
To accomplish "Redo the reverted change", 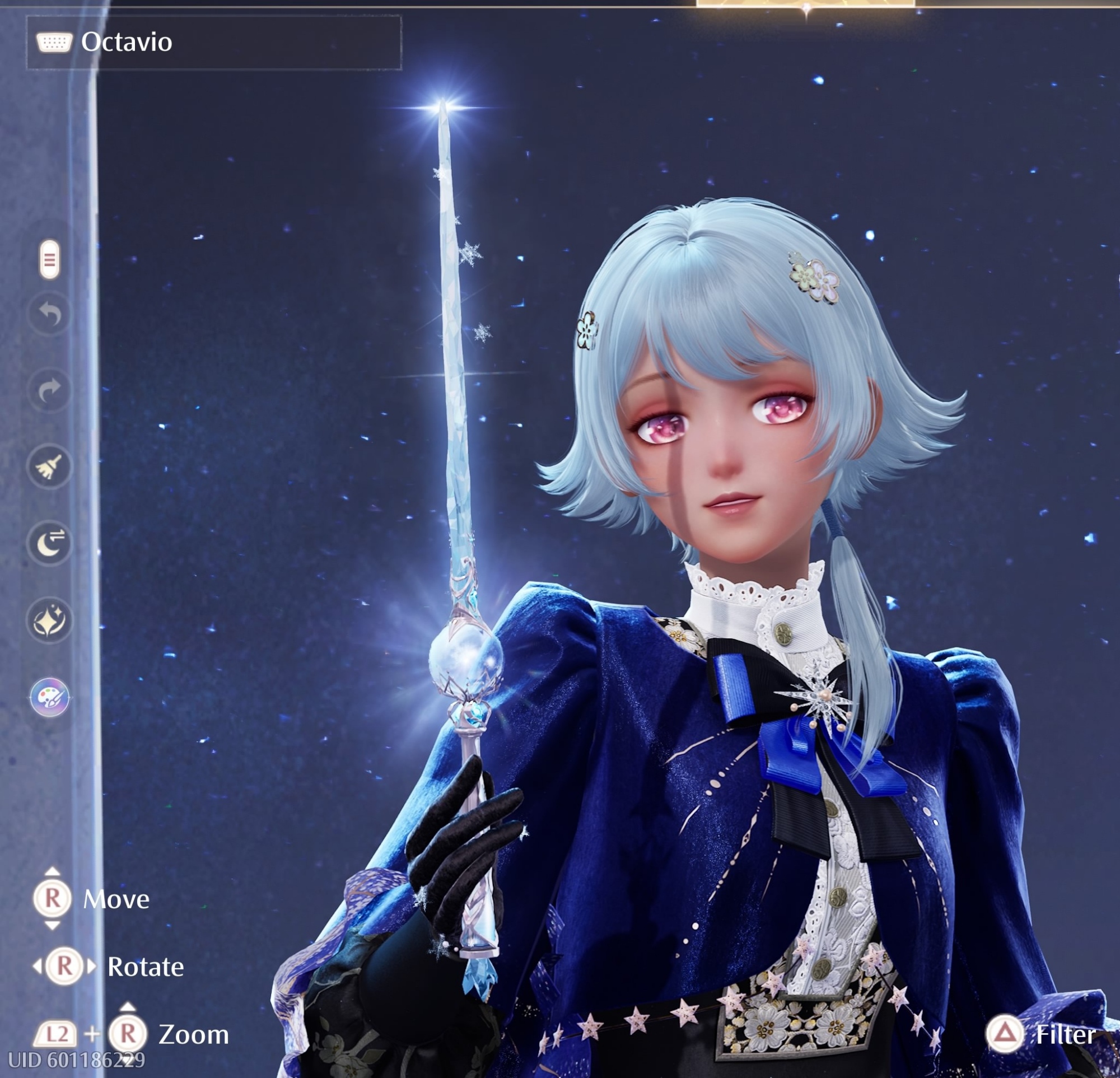I will 50,390.
